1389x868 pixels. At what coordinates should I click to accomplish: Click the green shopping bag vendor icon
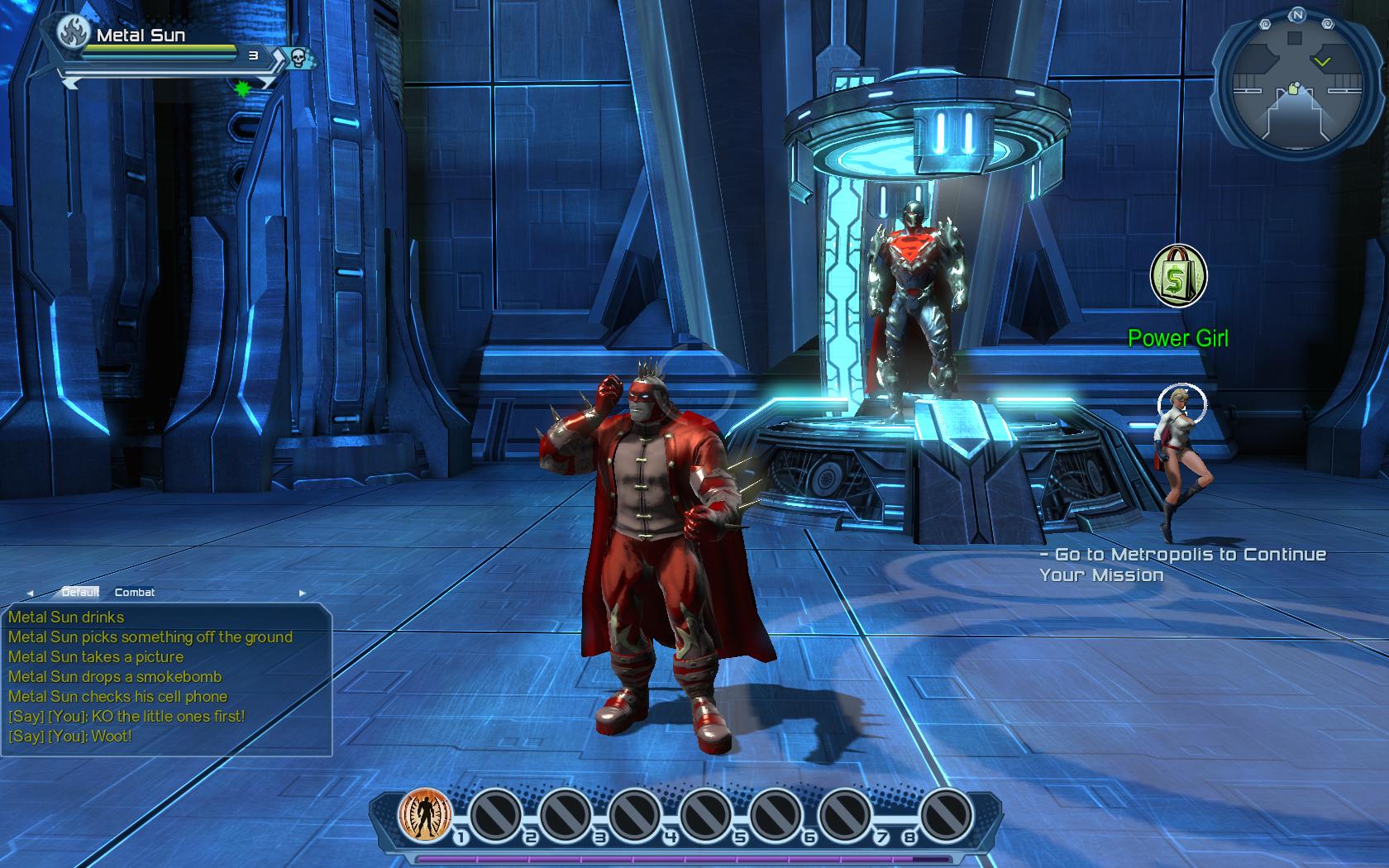pyautogui.click(x=1179, y=276)
